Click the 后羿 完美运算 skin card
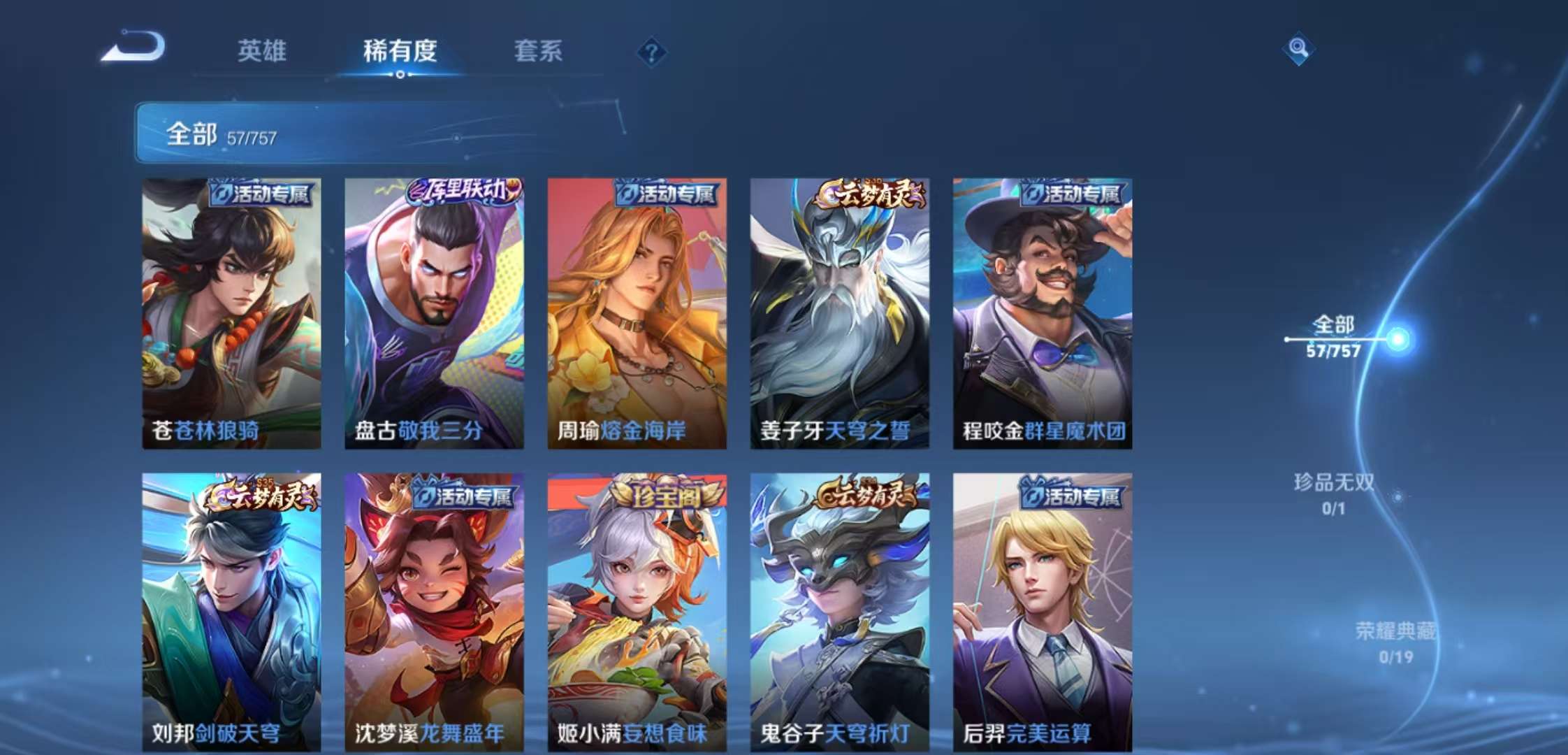This screenshot has height=755, width=1568. (x=1042, y=612)
